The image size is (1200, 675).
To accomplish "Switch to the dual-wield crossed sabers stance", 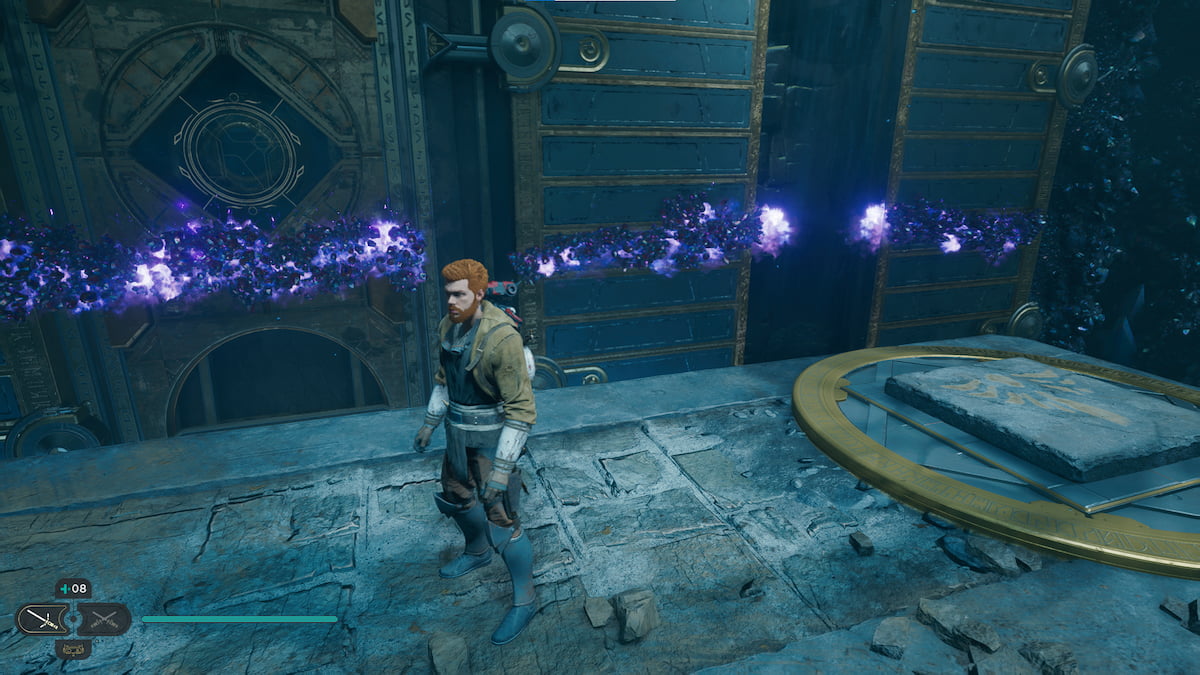I will (x=105, y=619).
